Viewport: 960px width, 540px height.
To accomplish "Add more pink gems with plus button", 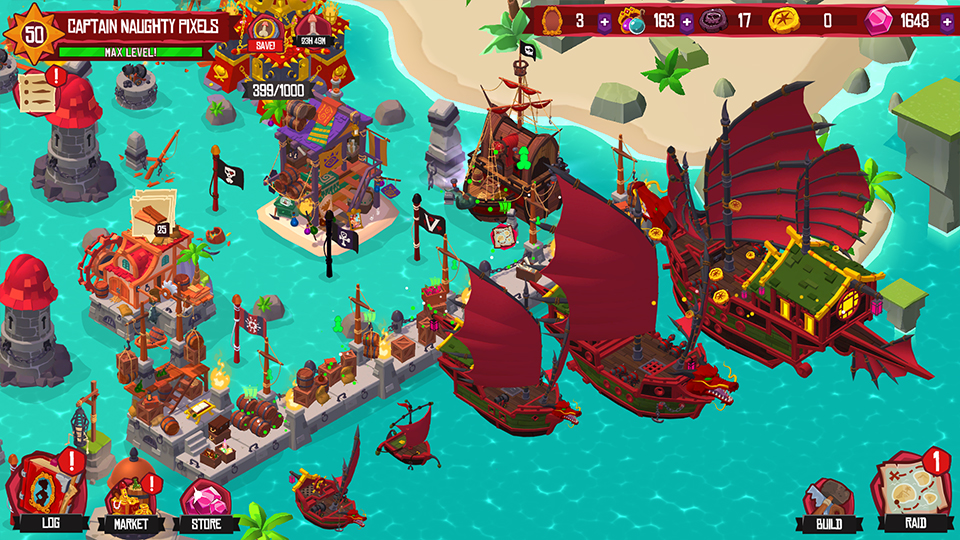I will 946,21.
